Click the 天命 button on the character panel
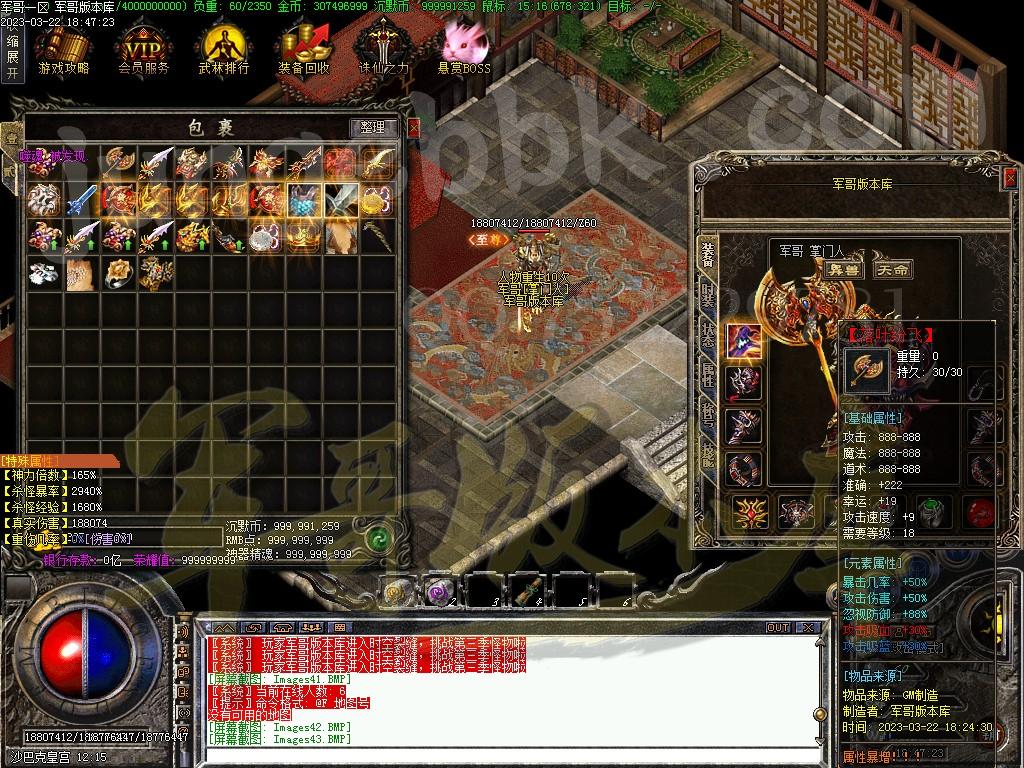 [891, 269]
